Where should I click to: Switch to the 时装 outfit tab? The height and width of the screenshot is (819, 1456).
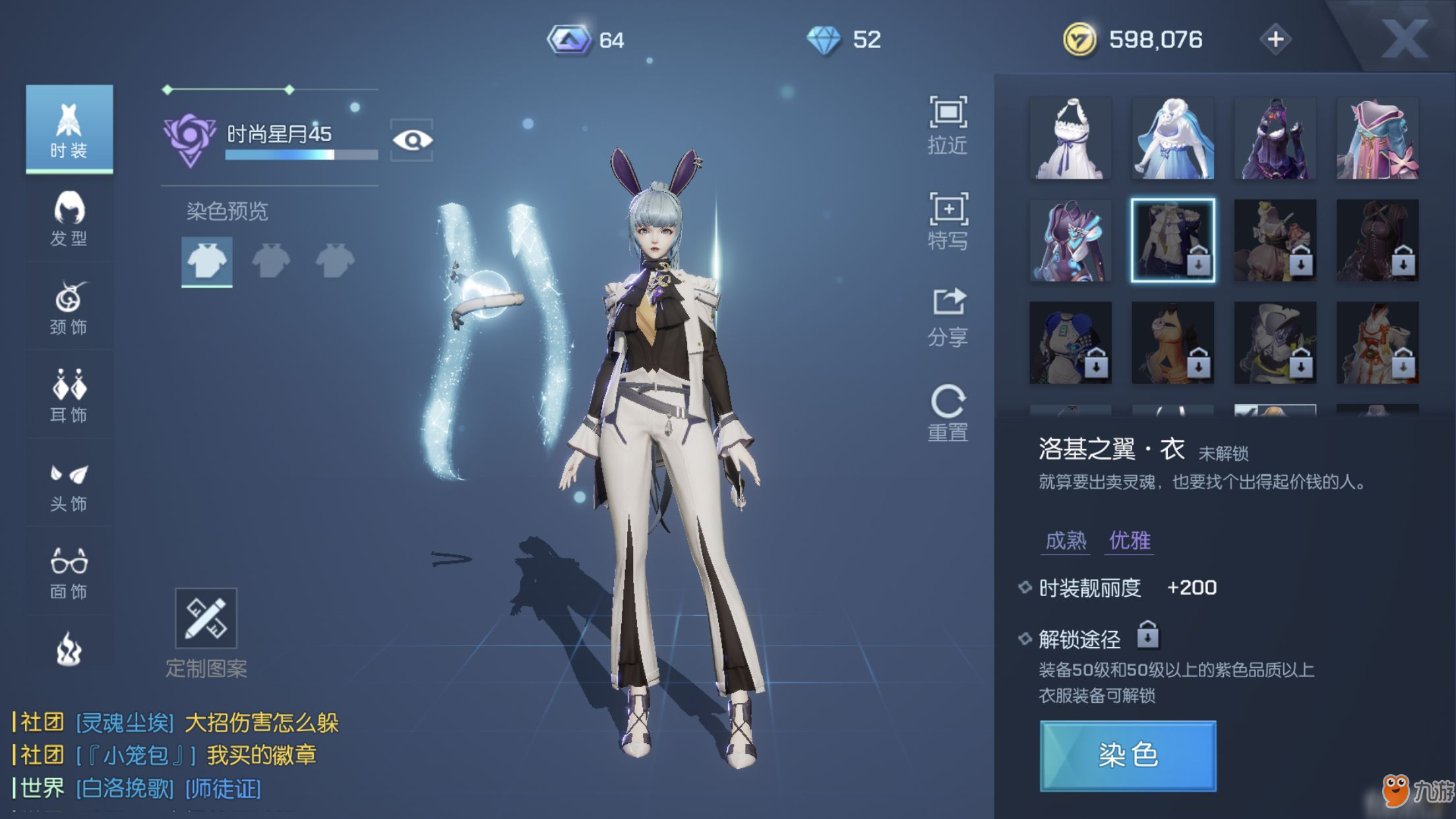pyautogui.click(x=69, y=129)
